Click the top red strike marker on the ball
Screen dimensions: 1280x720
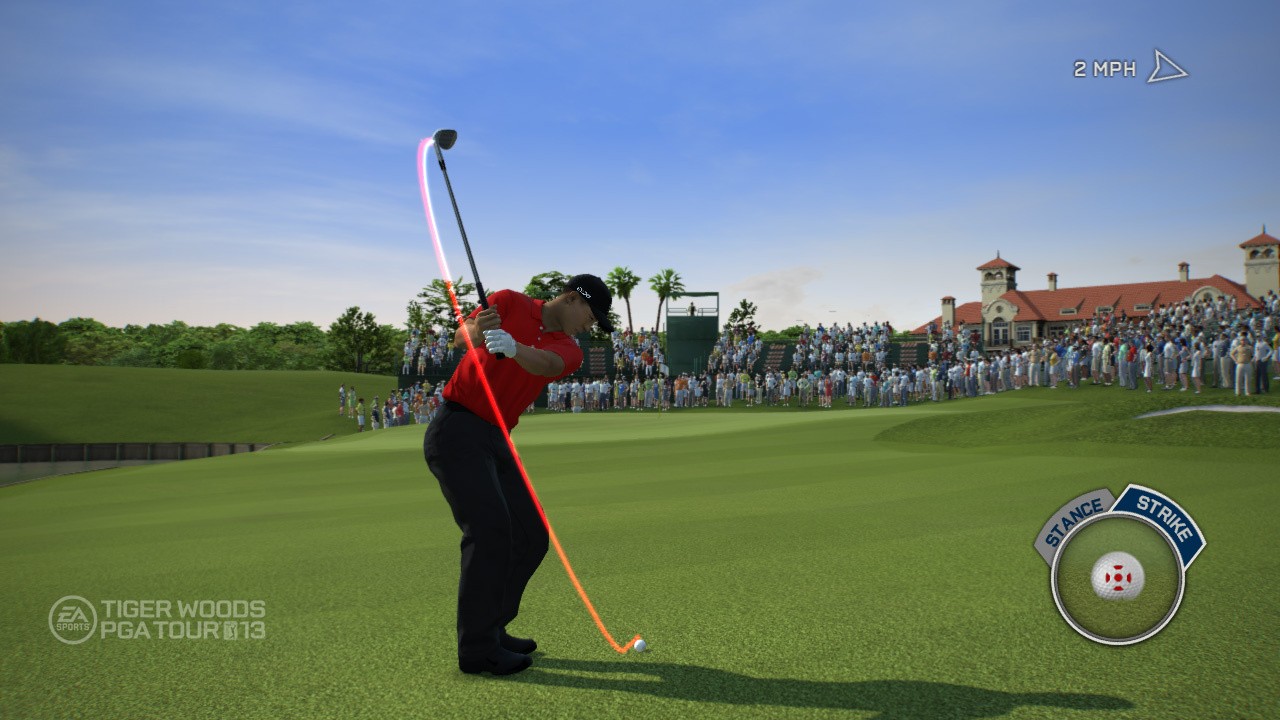(x=1119, y=567)
